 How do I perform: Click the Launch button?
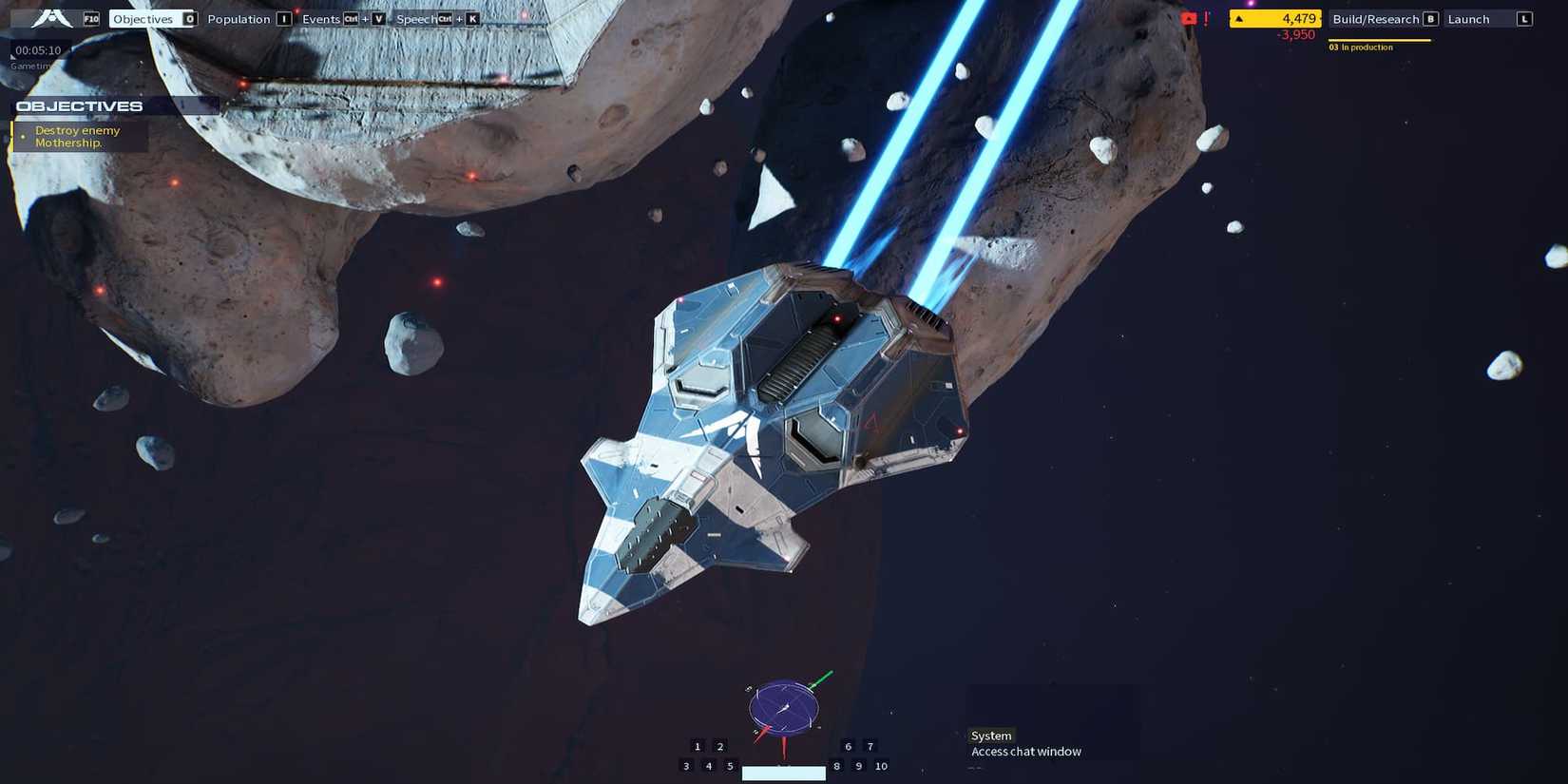1468,18
